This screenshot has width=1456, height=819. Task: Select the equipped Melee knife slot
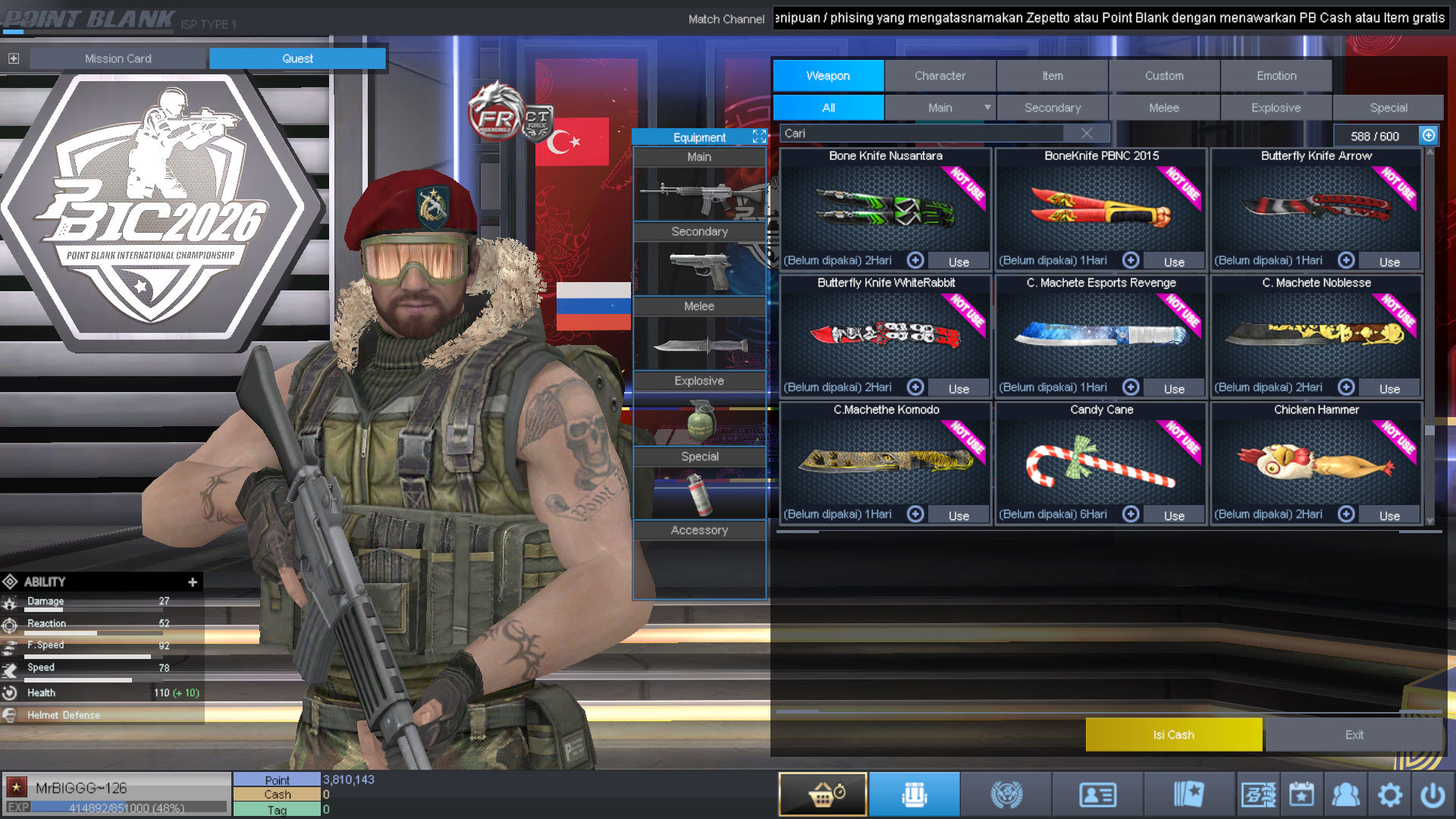click(x=699, y=345)
